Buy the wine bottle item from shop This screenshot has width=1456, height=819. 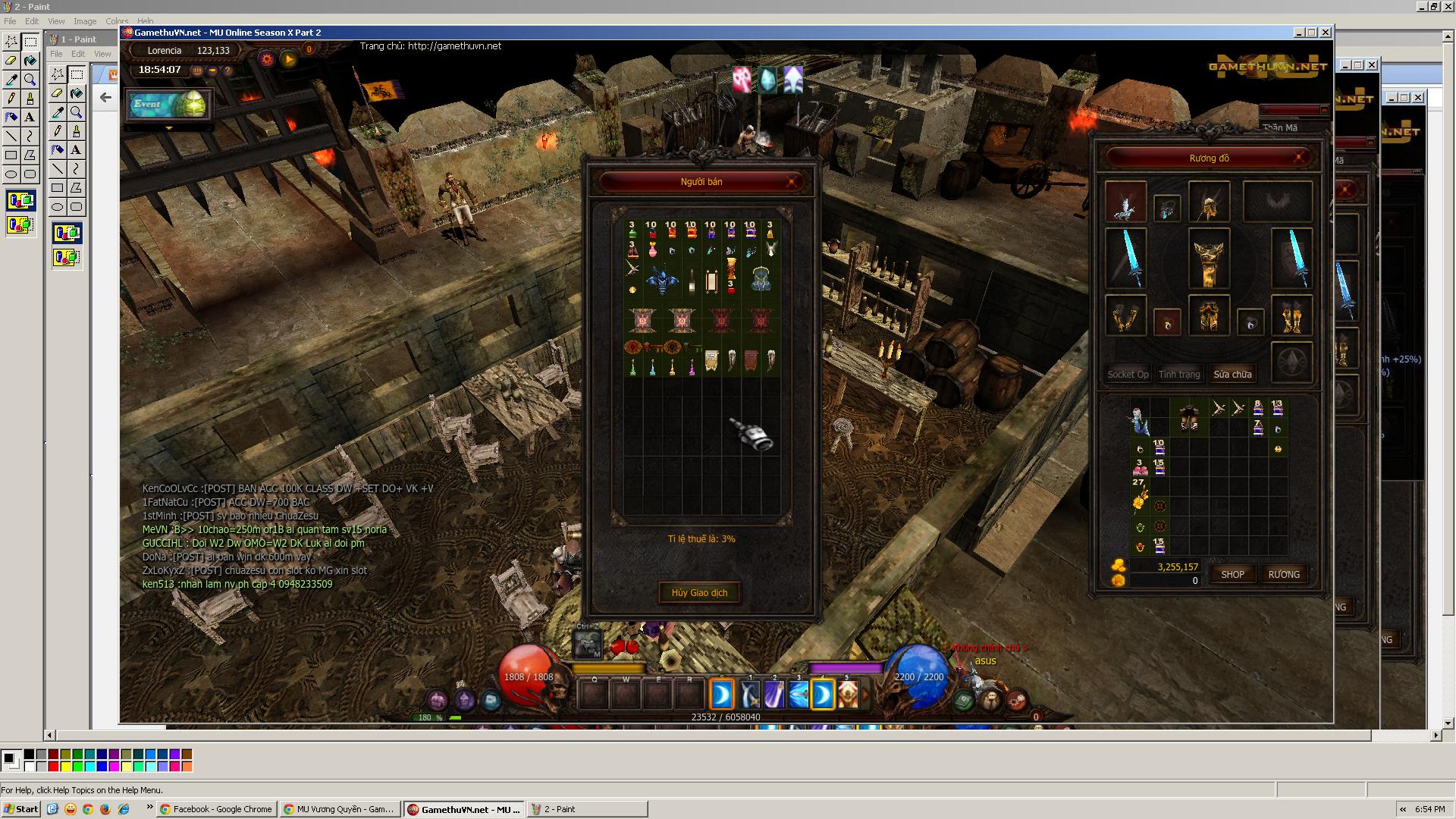[692, 281]
